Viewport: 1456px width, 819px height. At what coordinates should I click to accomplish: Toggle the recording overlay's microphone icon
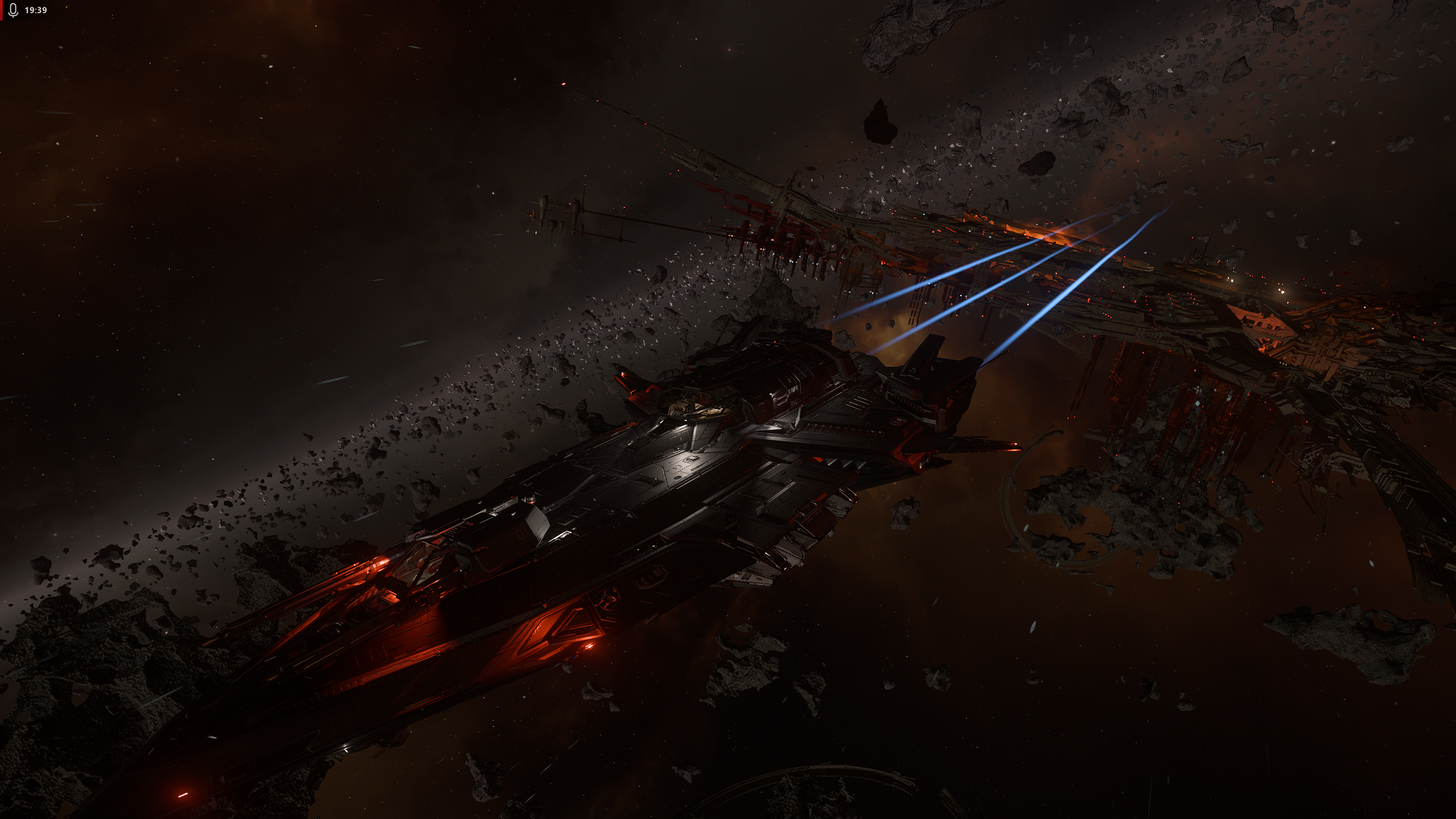coord(14,10)
